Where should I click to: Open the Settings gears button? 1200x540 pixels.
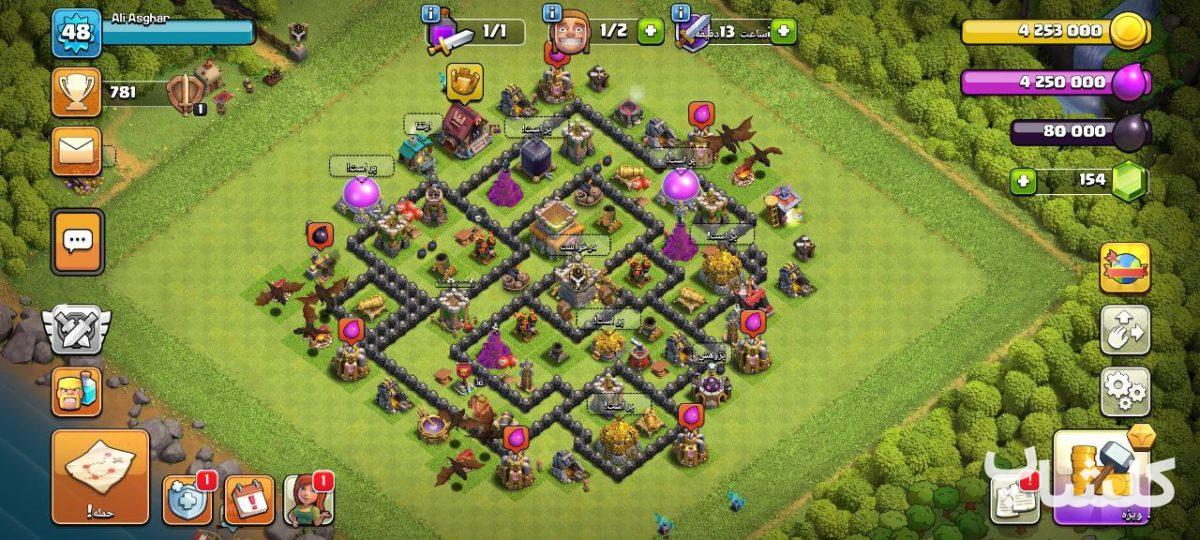(x=1125, y=391)
